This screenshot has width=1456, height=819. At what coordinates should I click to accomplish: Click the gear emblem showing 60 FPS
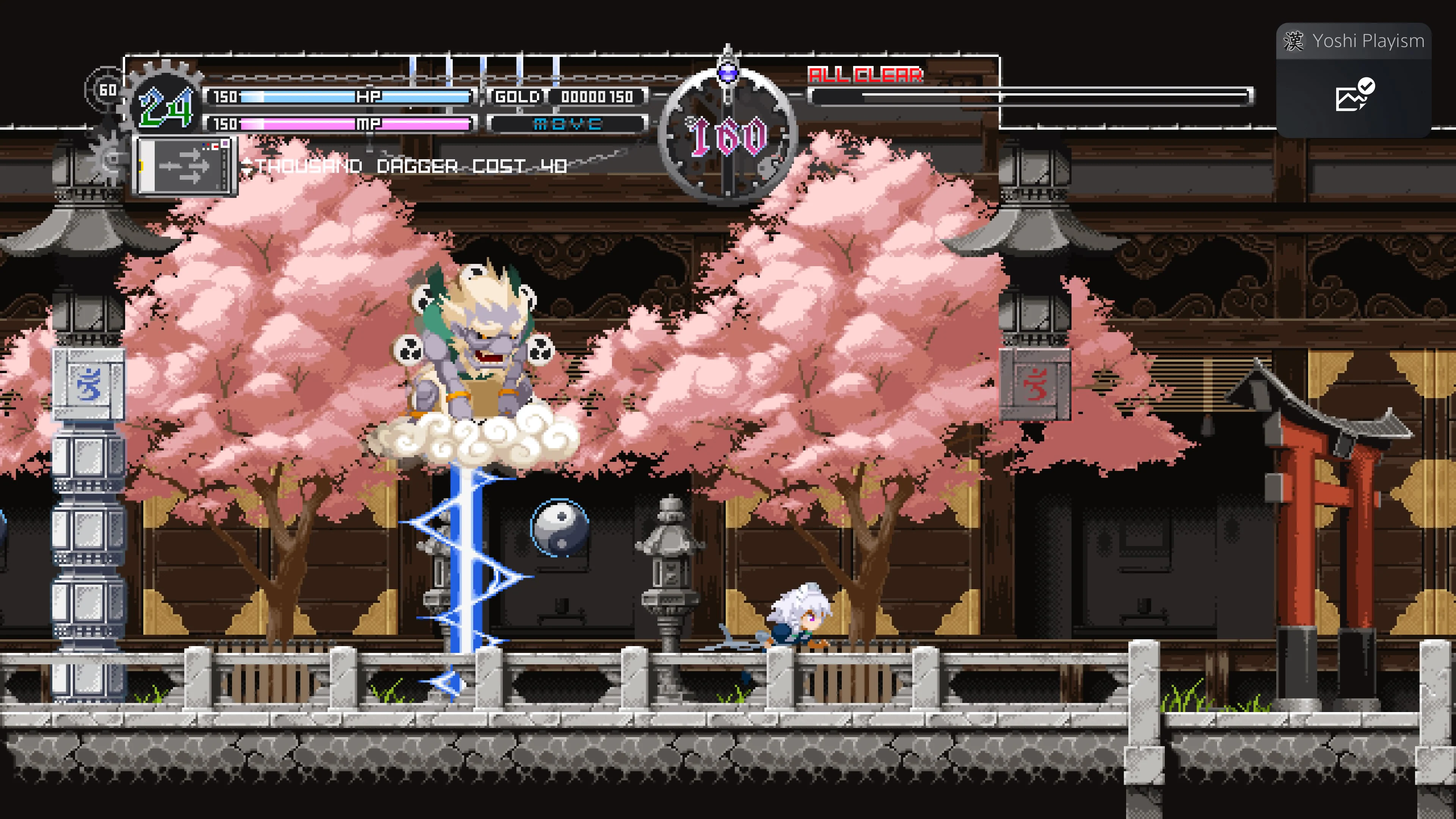click(x=107, y=89)
